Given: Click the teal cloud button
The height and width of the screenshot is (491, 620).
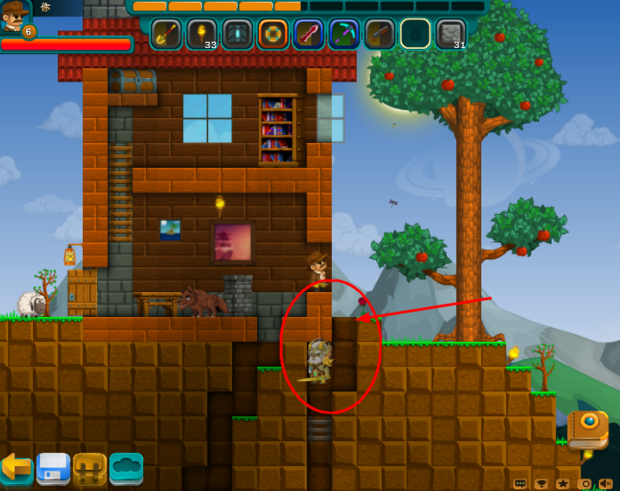Looking at the screenshot, I should (x=127, y=468).
